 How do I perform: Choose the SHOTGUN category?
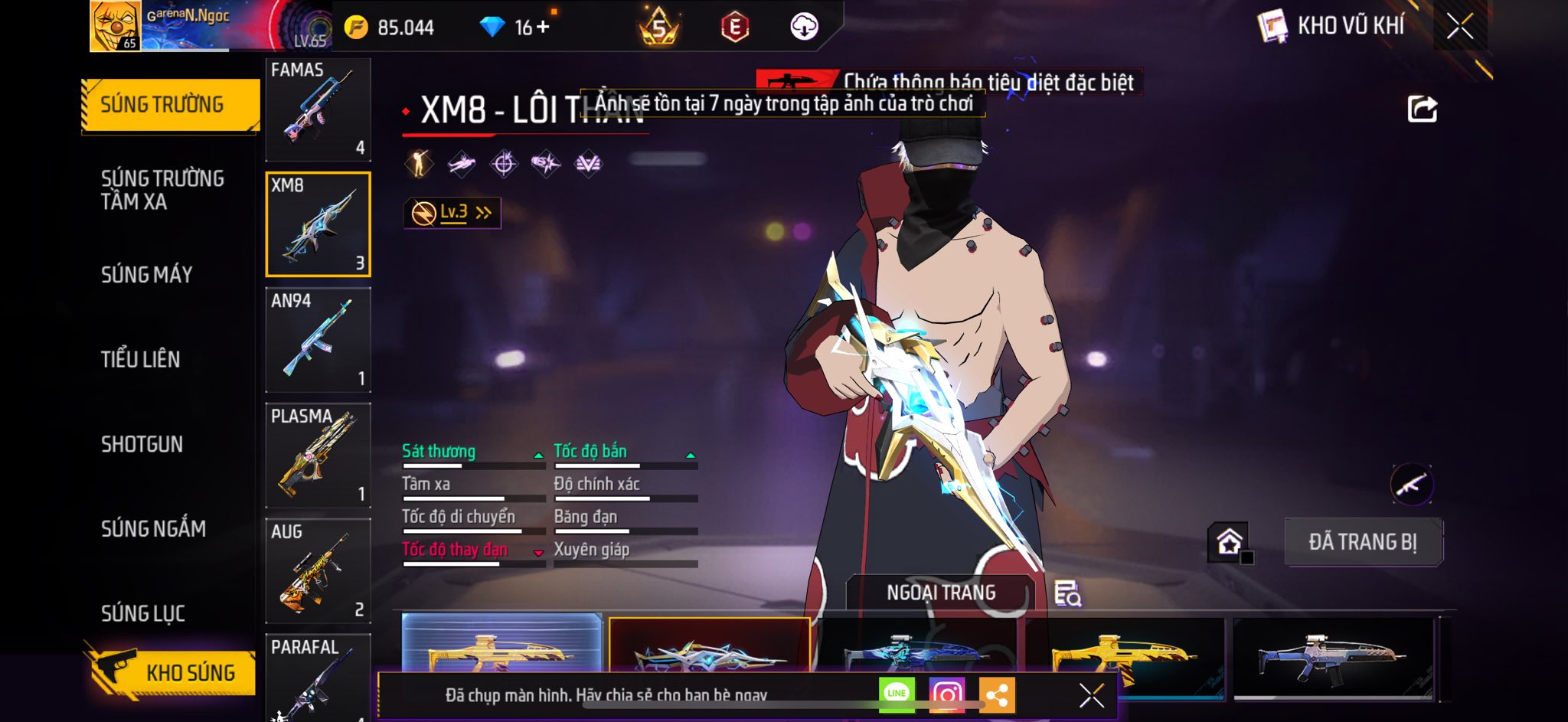point(142,444)
